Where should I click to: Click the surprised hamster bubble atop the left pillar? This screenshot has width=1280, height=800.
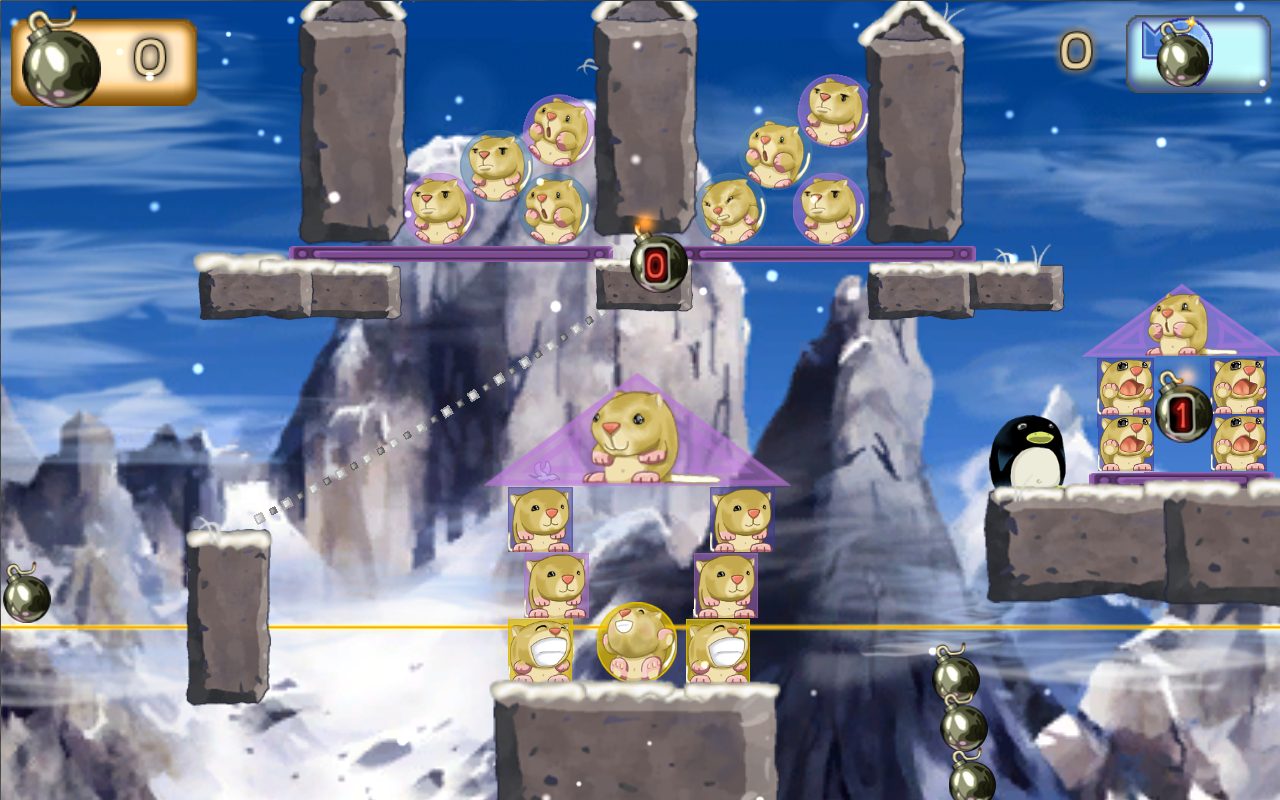click(x=557, y=130)
